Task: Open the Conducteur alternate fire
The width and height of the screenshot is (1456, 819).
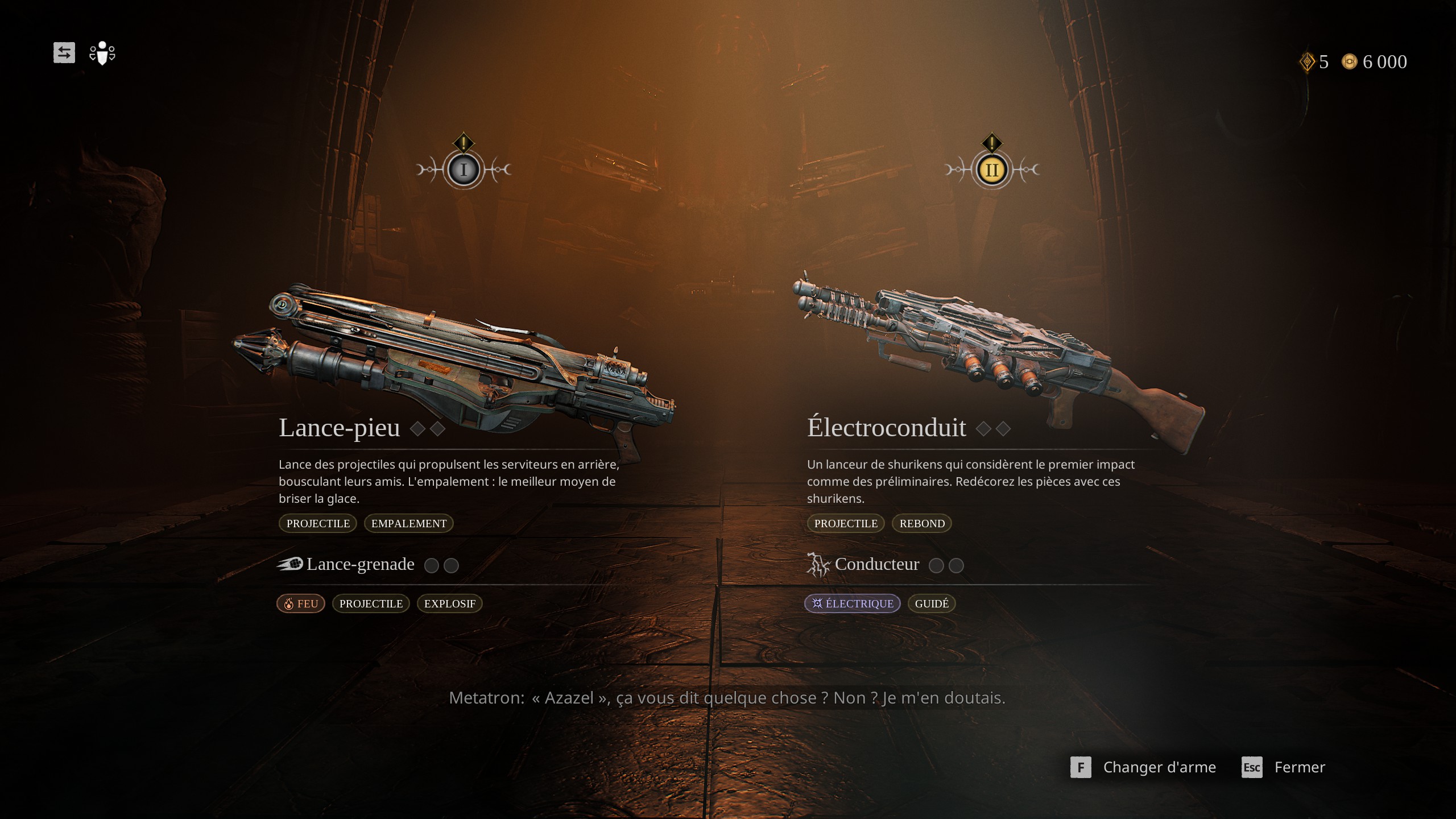Action: click(x=876, y=564)
